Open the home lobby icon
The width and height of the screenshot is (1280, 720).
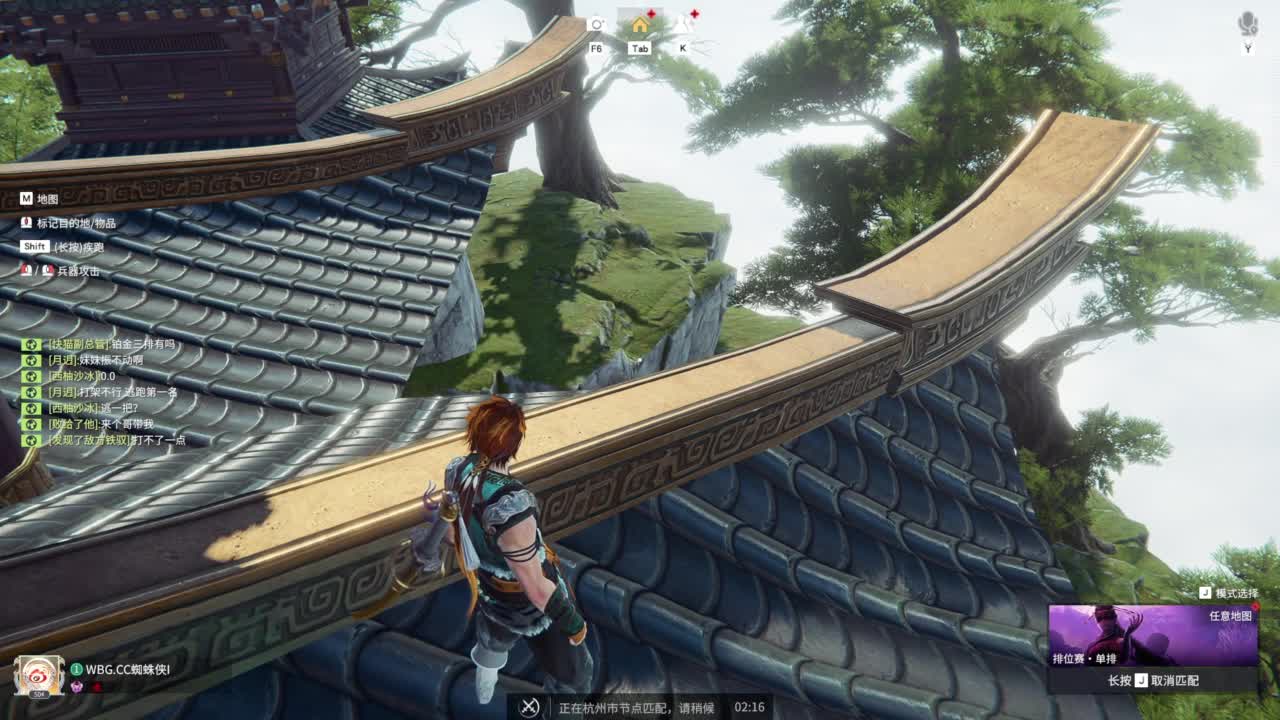click(640, 24)
